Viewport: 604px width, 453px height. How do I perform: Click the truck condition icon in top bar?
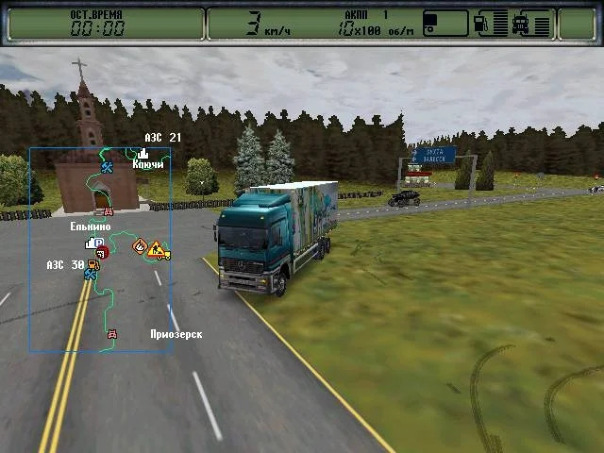[x=522, y=24]
